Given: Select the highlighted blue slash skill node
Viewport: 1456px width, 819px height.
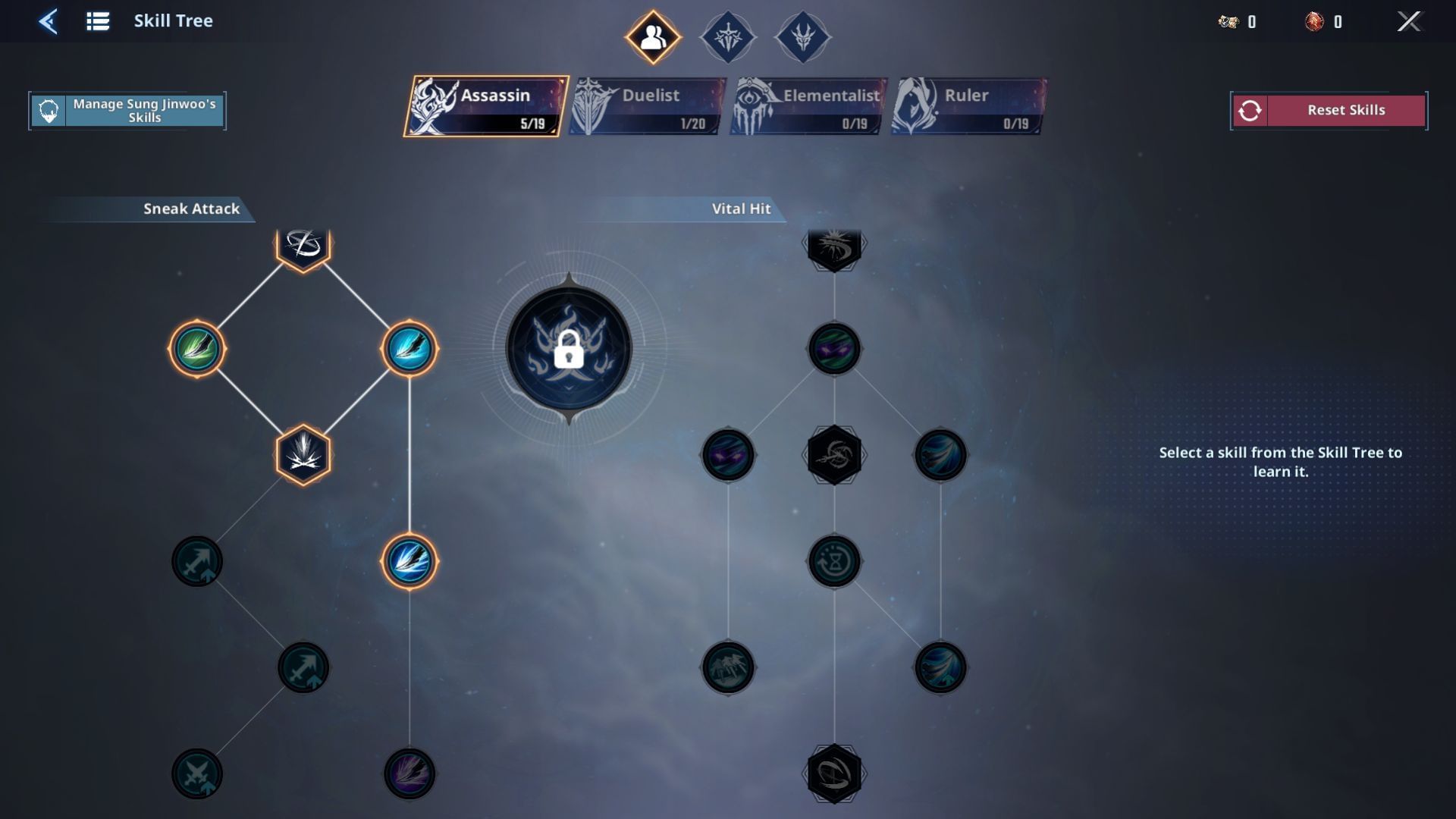Looking at the screenshot, I should pos(409,350).
